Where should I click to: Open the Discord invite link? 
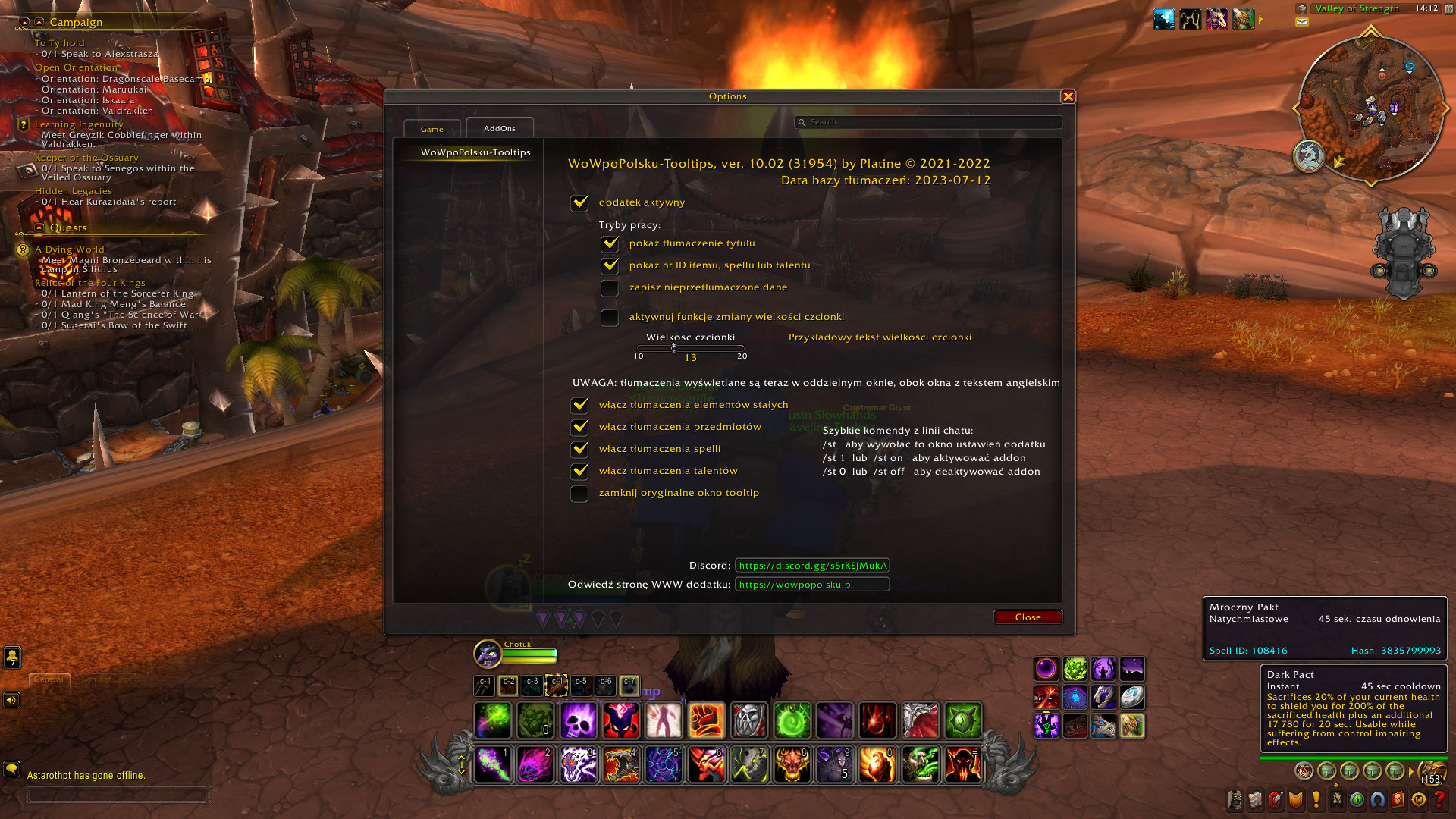click(x=814, y=565)
